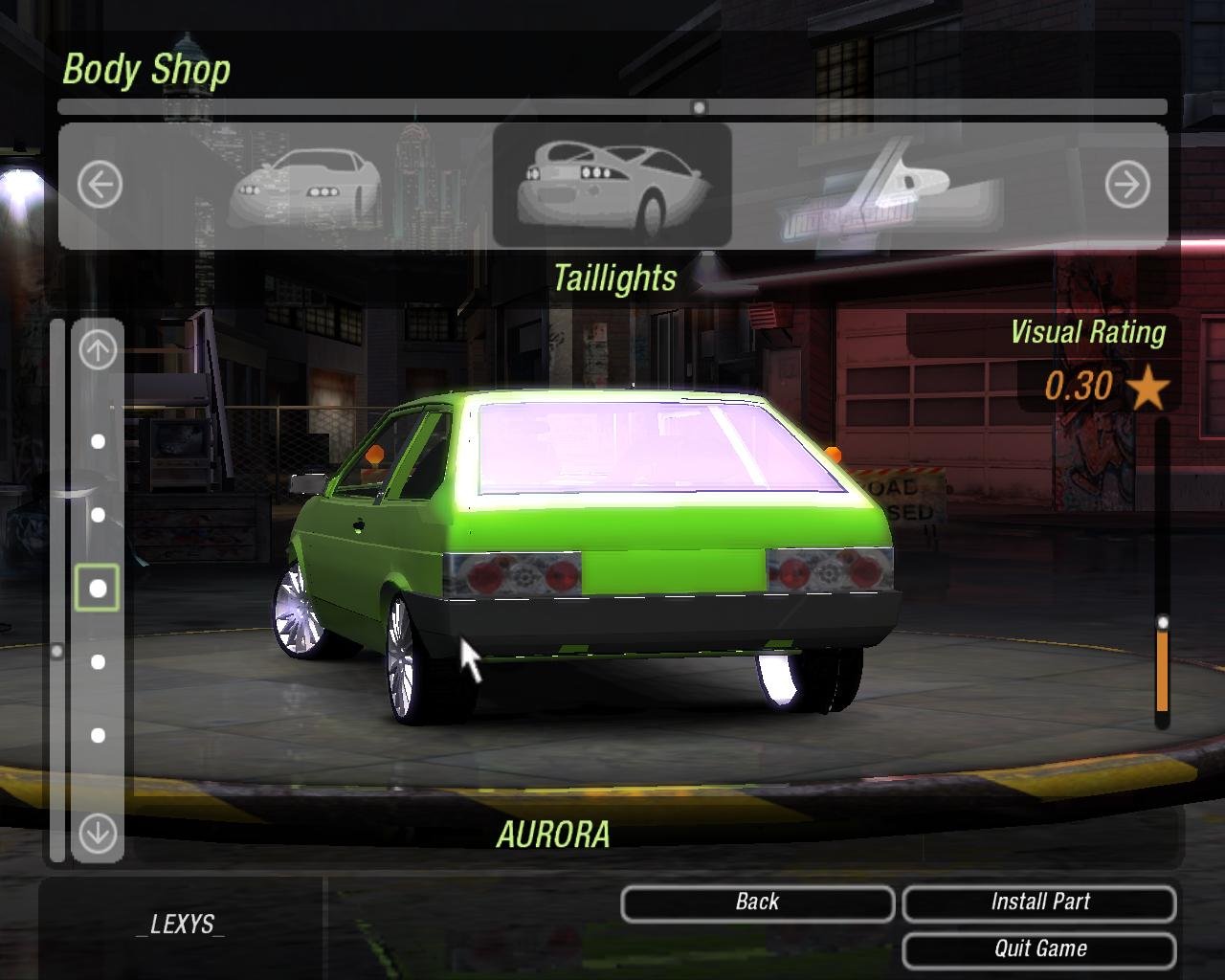Click the Back button
Image resolution: width=1225 pixels, height=980 pixels.
757,902
